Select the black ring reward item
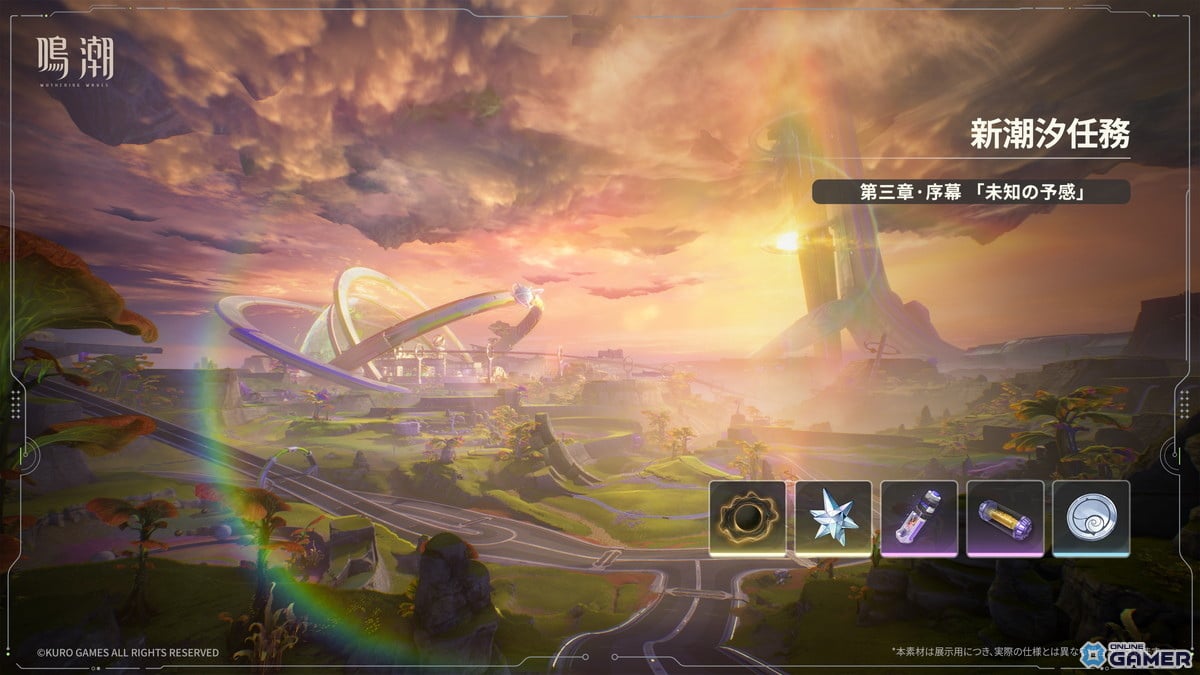1200x675 pixels. [x=747, y=517]
